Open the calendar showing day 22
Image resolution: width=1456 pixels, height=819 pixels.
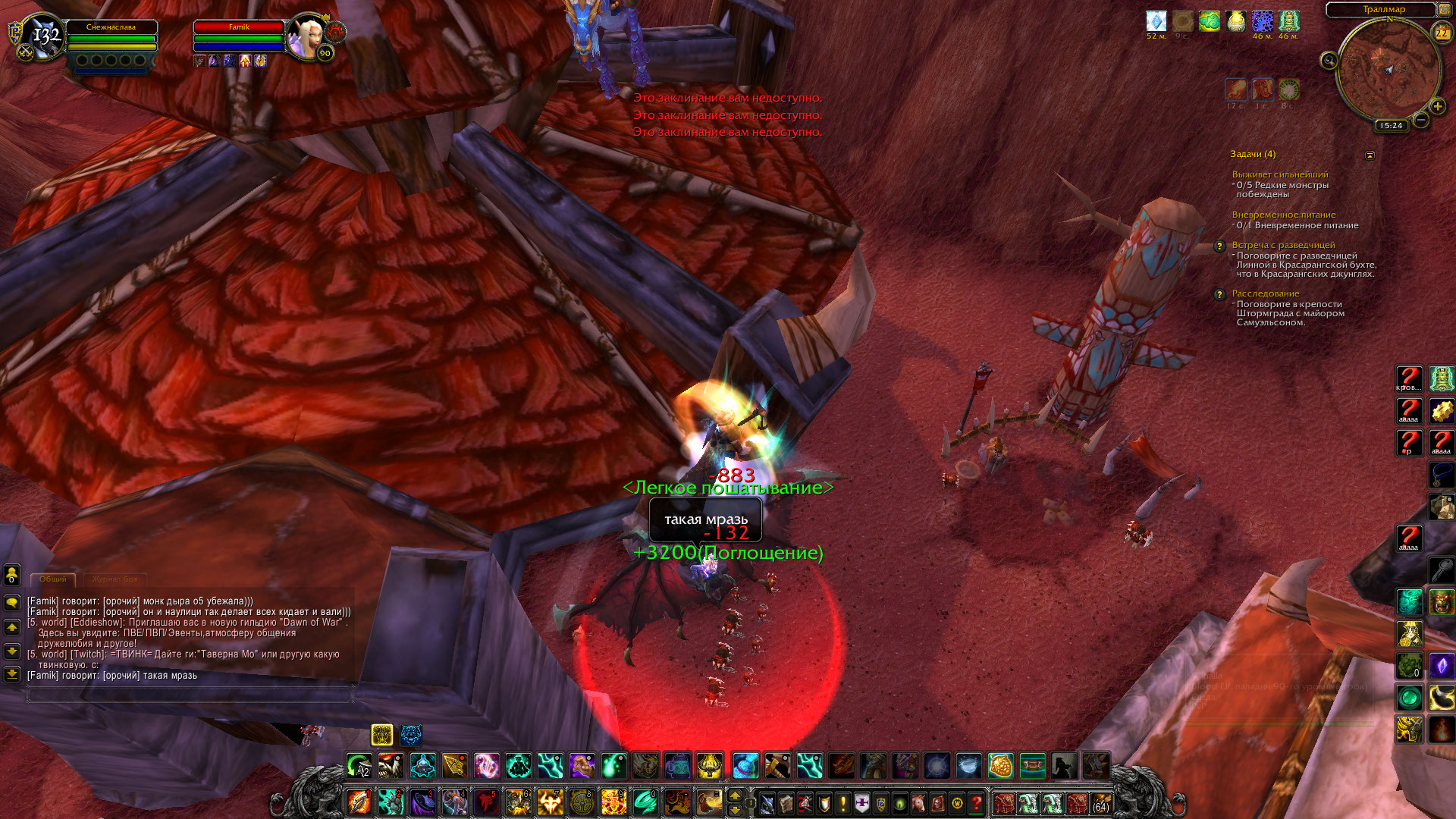coord(1442,33)
